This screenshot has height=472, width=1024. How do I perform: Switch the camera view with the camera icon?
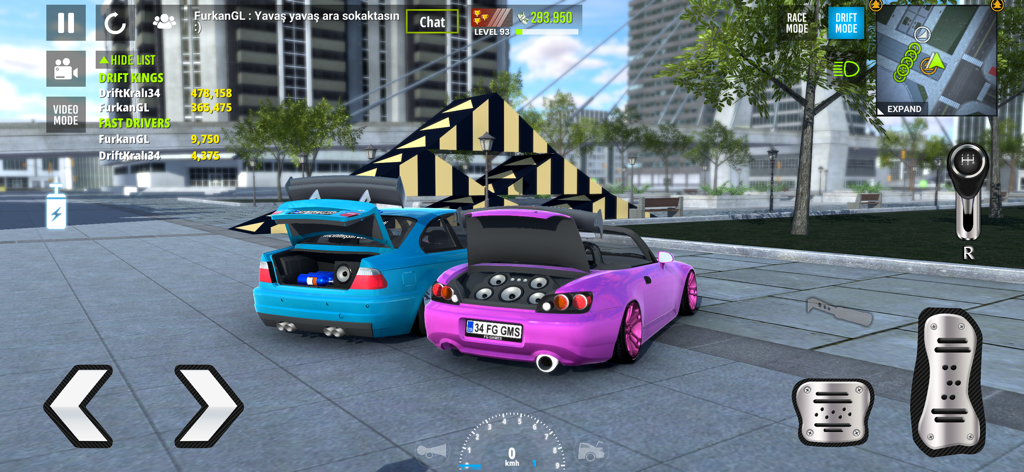point(66,69)
